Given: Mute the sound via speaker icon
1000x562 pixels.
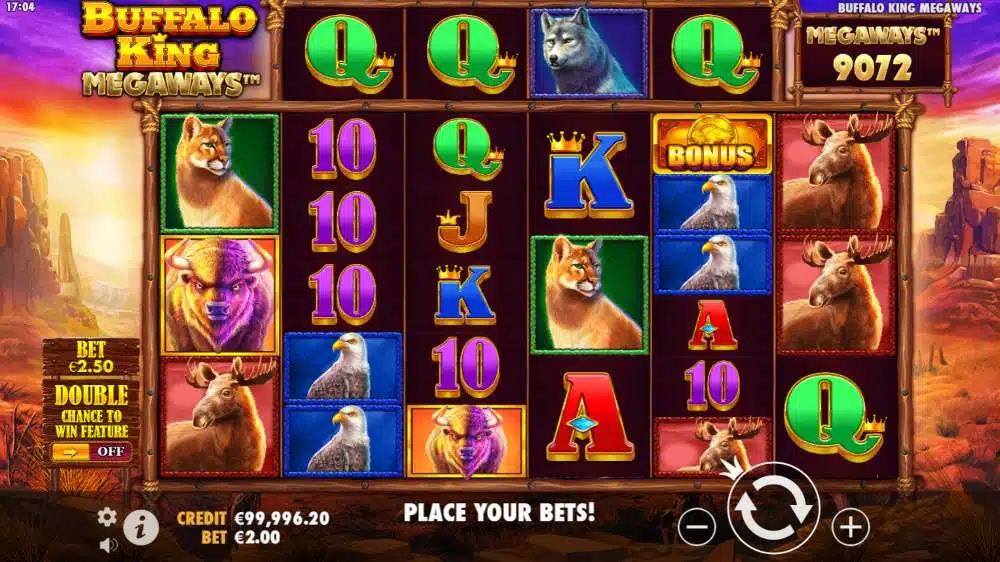Looking at the screenshot, I should point(108,544).
